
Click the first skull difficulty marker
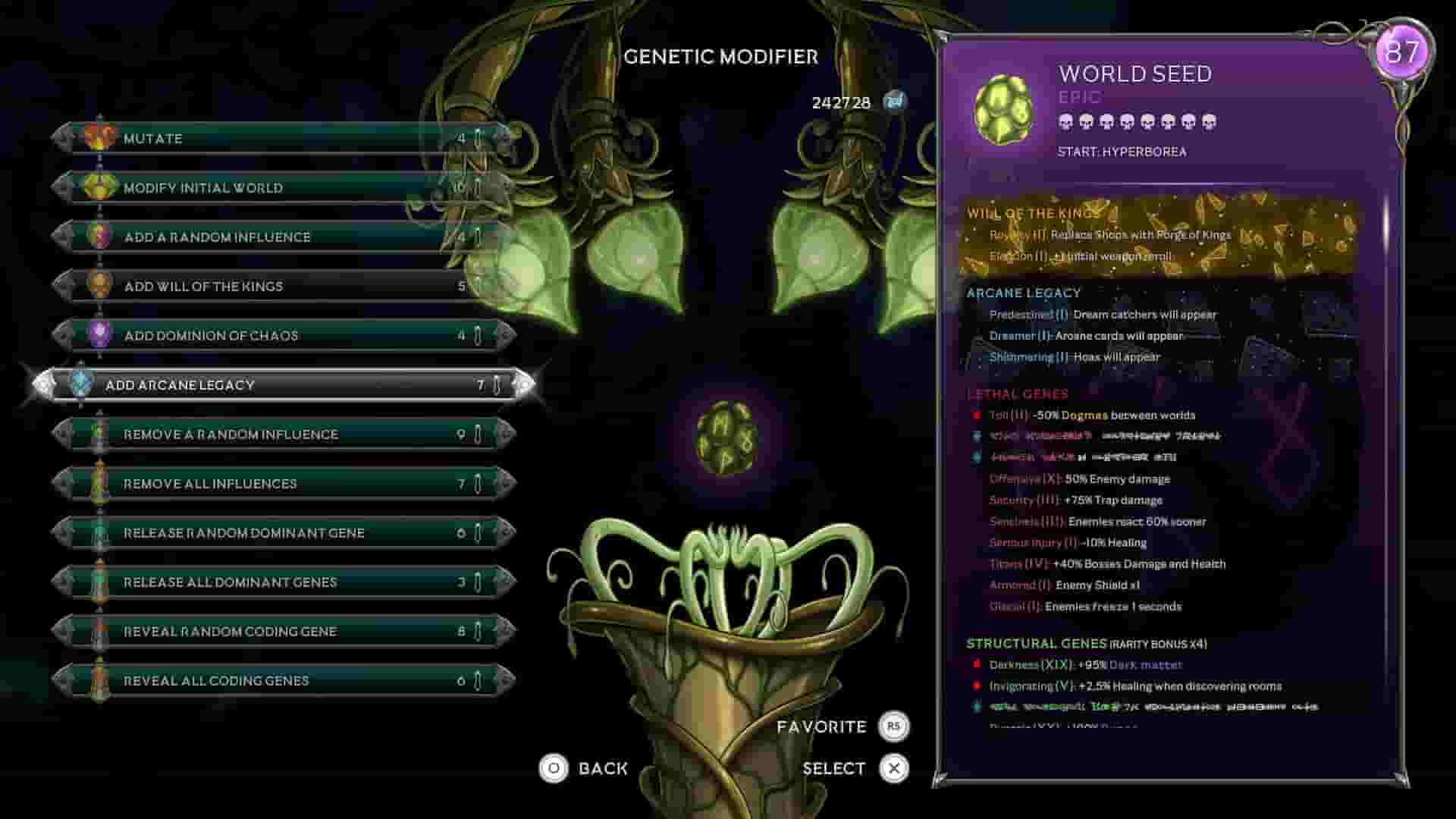point(1063,122)
